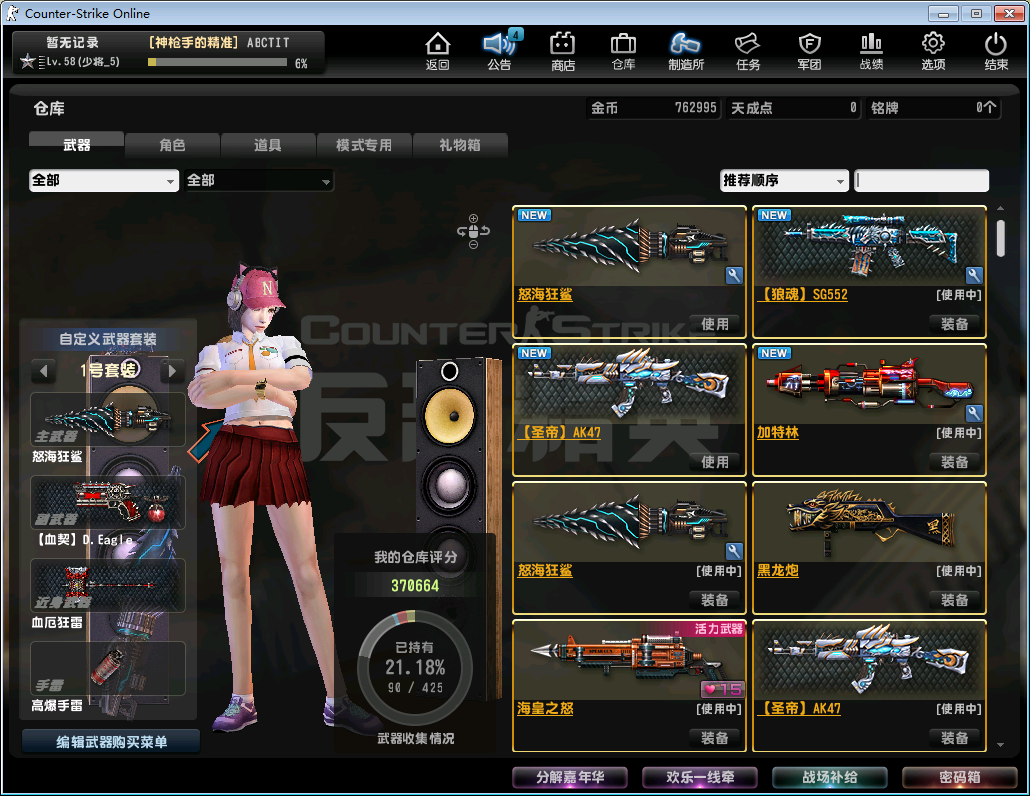
Task: Open the 商店 shop menu
Action: point(563,51)
